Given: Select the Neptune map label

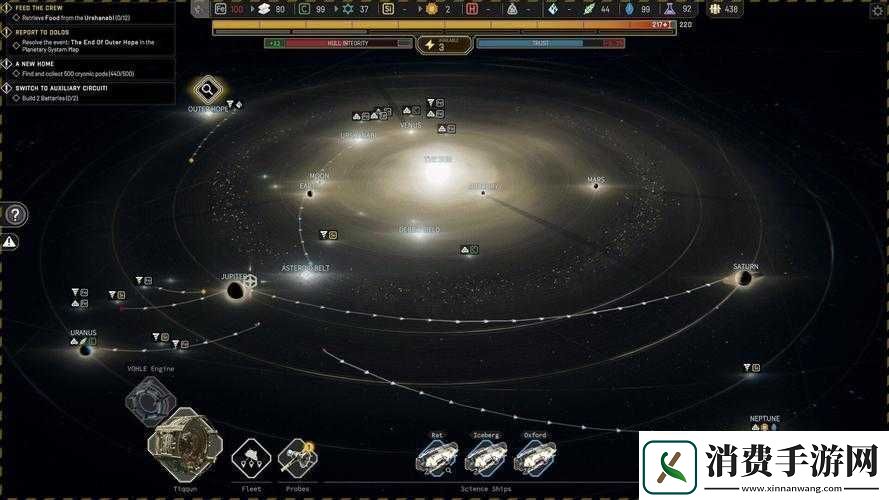Looking at the screenshot, I should tap(764, 418).
